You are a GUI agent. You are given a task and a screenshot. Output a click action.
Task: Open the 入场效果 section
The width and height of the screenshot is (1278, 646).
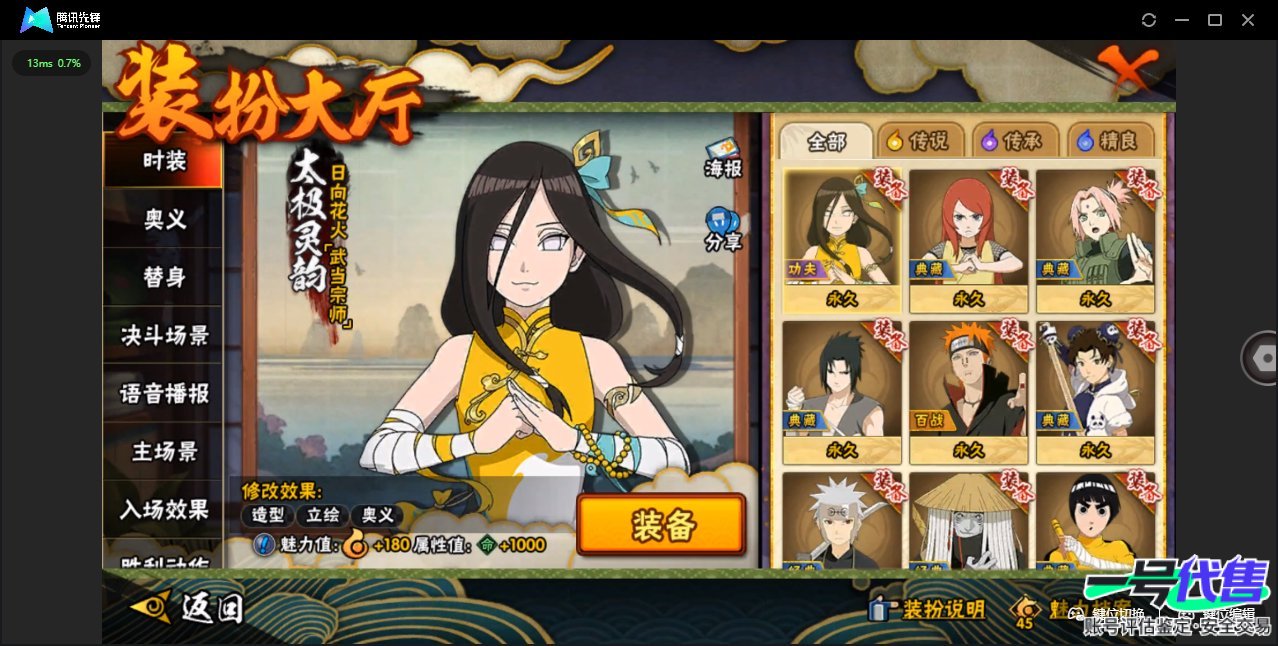(164, 509)
